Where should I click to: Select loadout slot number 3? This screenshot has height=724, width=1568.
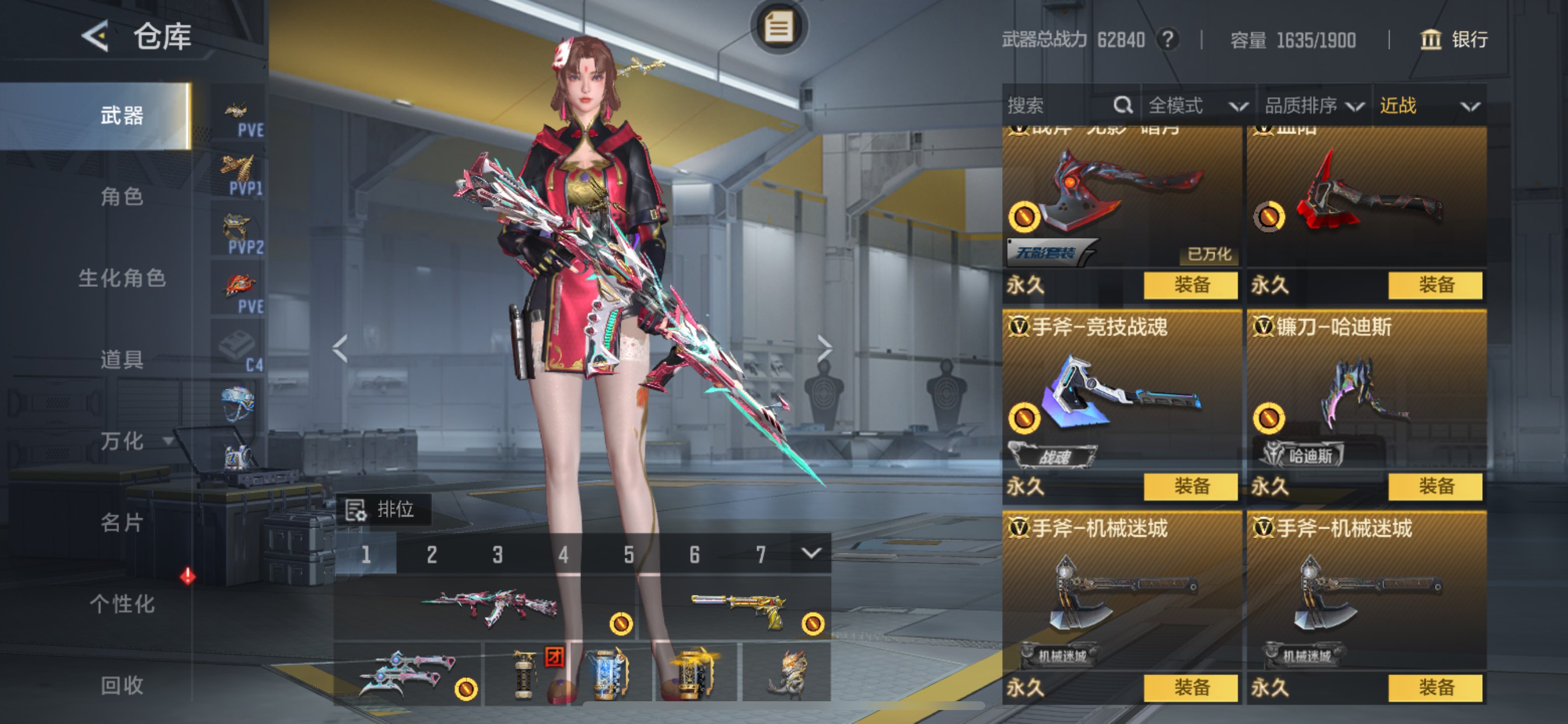[498, 554]
